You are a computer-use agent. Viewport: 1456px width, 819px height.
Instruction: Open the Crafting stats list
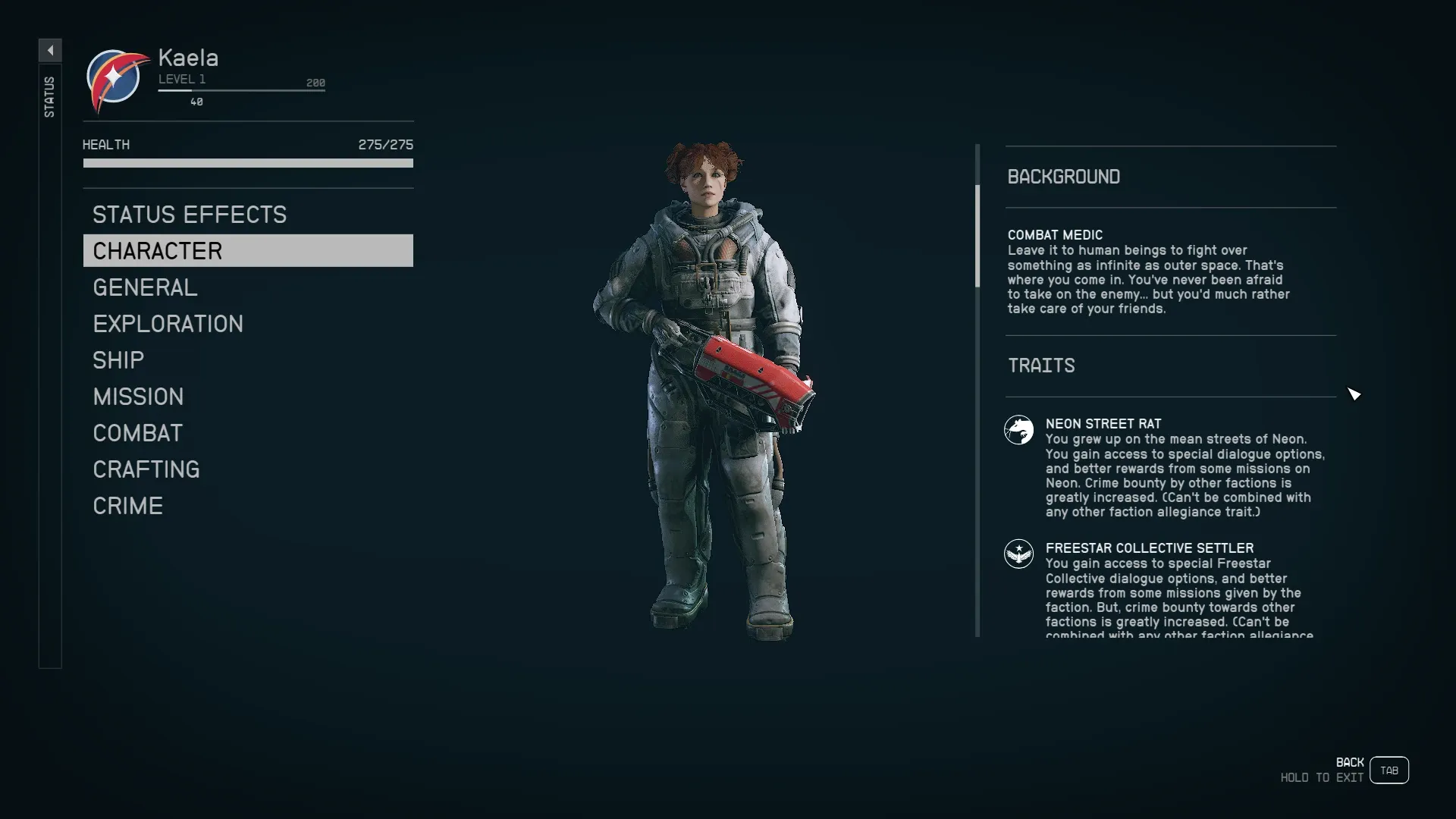point(146,469)
